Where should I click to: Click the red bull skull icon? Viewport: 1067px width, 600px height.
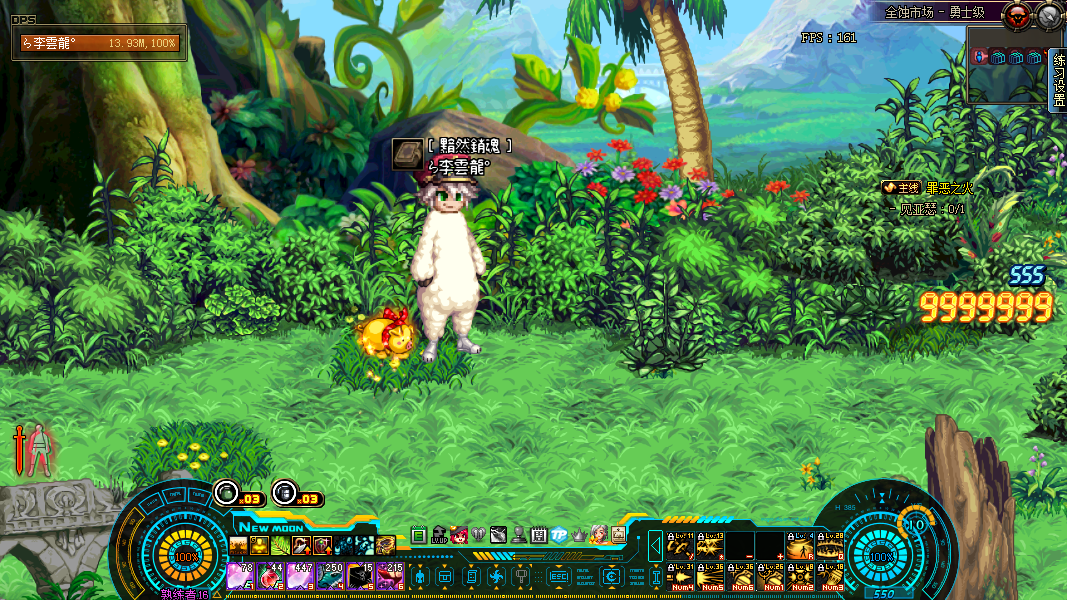[1019, 15]
